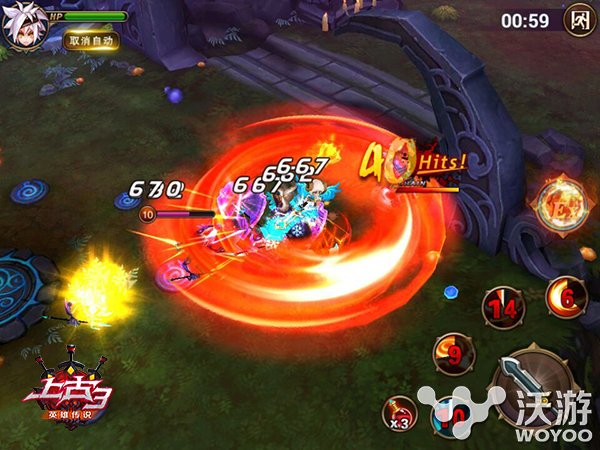Attack with the main sword button
The height and width of the screenshot is (450, 600).
pos(528,380)
